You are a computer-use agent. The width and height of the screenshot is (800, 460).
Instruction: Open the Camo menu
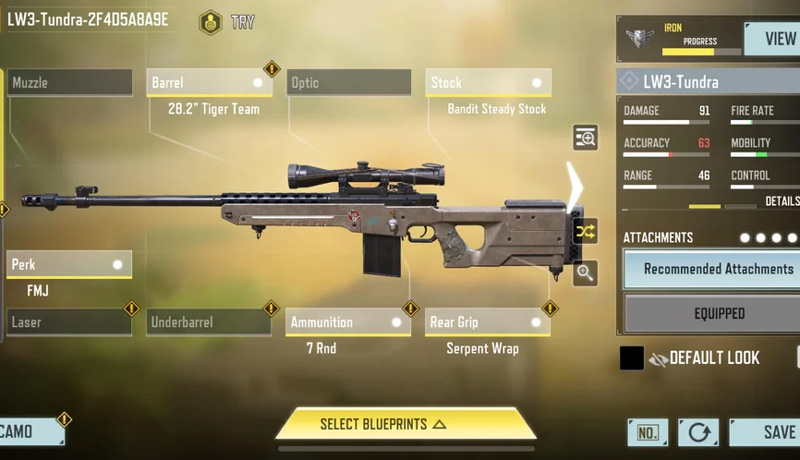[x=30, y=432]
